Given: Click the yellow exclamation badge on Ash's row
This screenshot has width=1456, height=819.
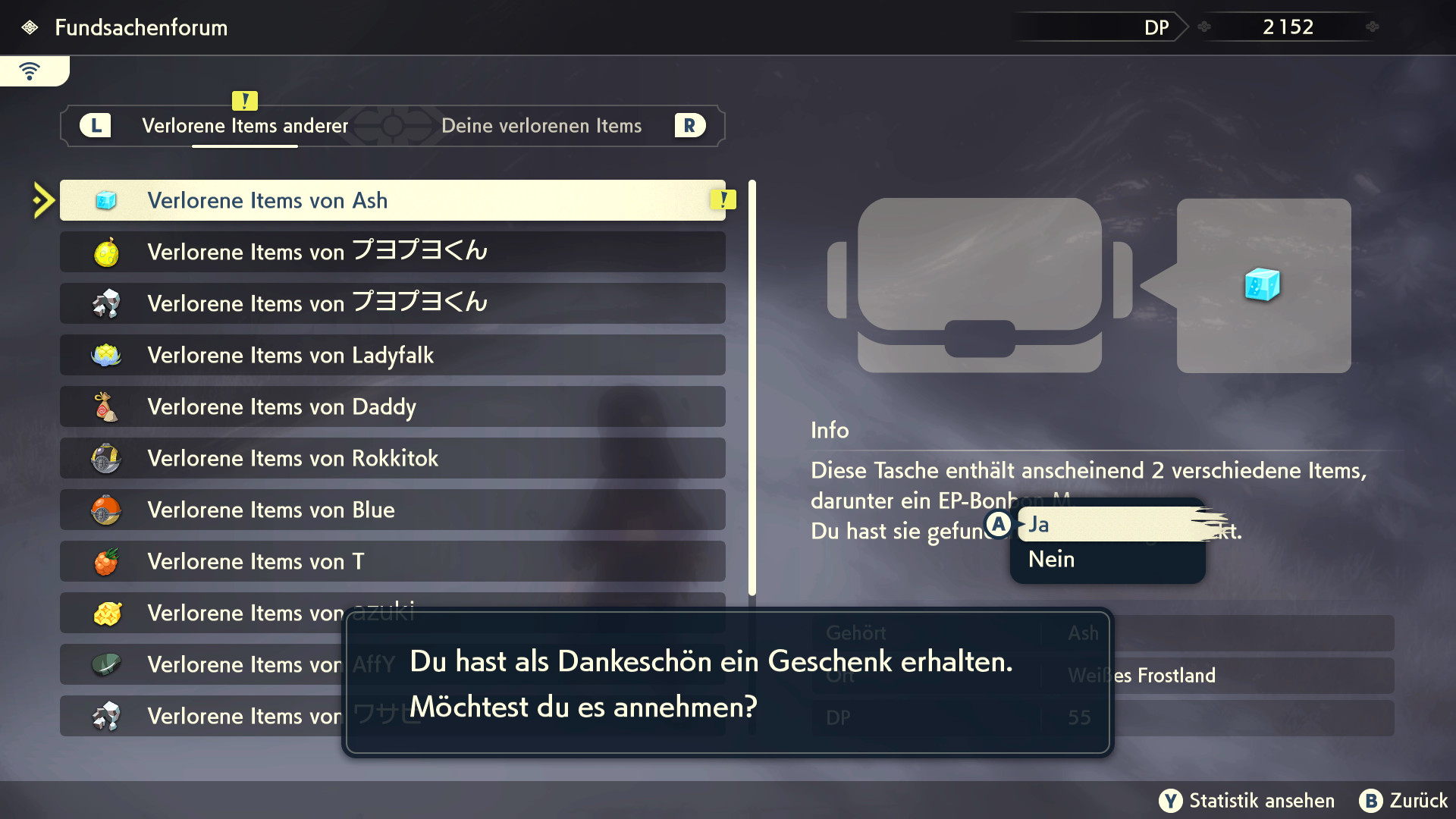Looking at the screenshot, I should 724,199.
